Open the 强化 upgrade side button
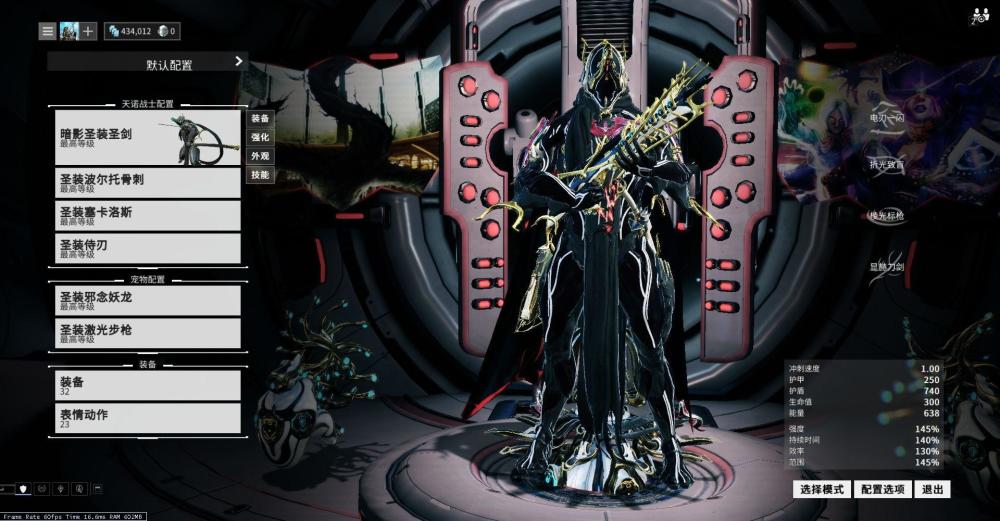Viewport: 1000px width, 521px height. click(260, 137)
